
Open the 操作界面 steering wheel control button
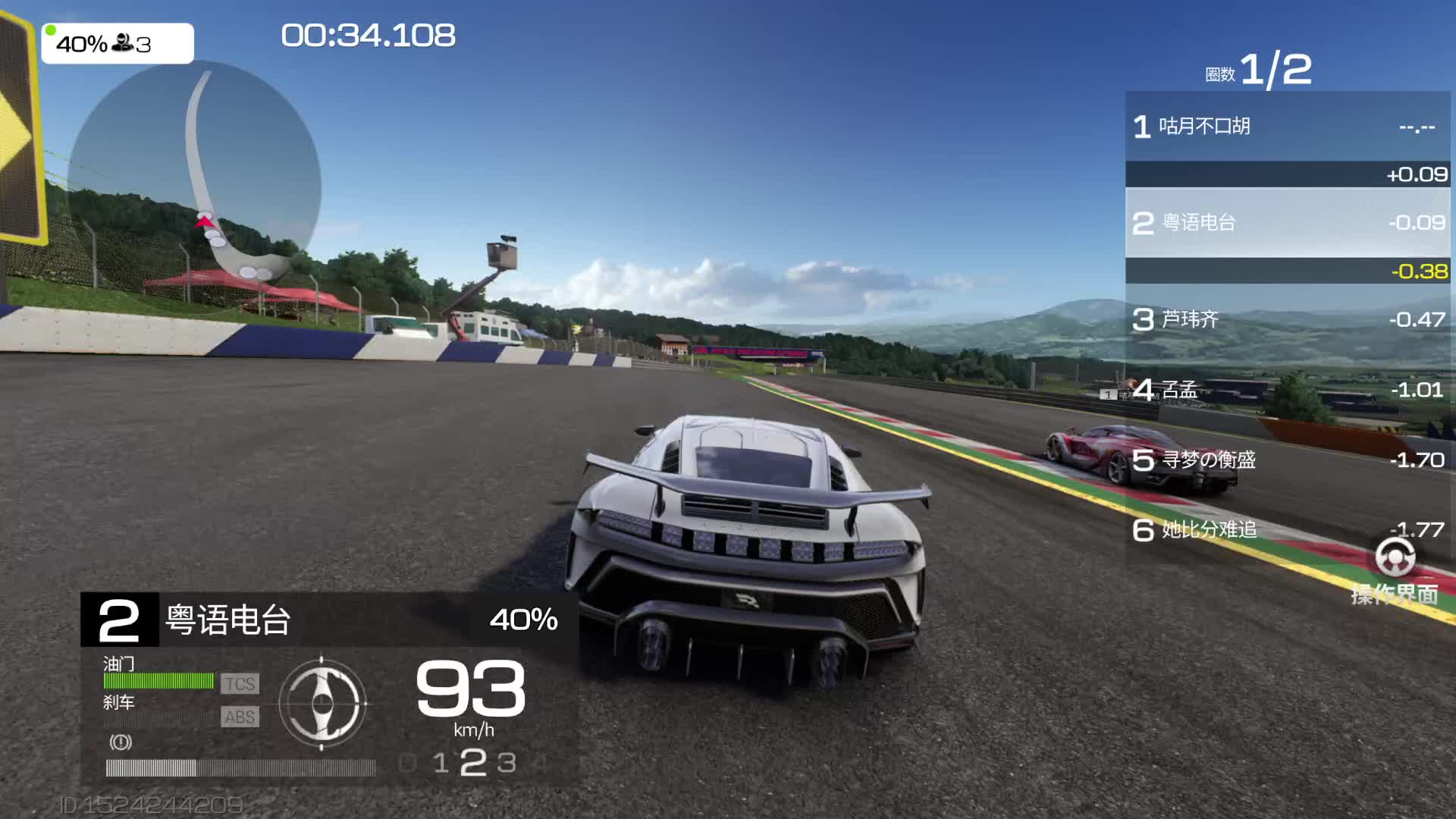coord(1395,570)
